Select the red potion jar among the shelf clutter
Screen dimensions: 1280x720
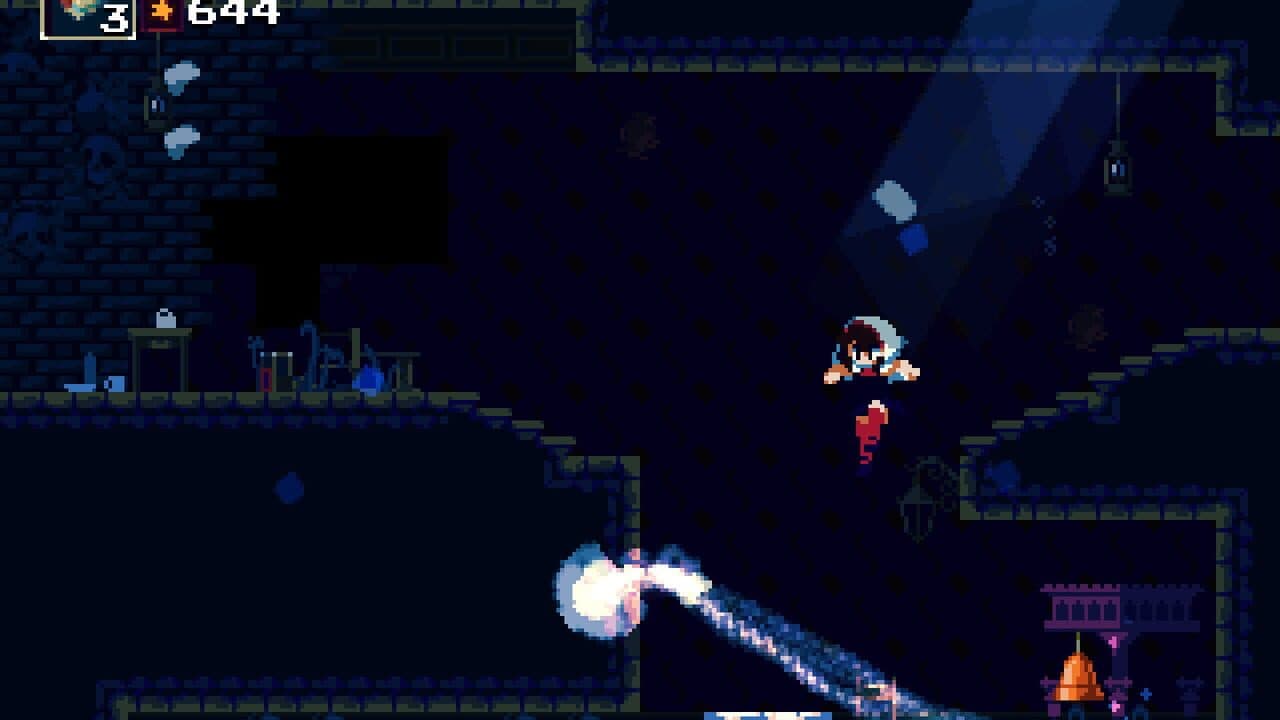[x=266, y=380]
